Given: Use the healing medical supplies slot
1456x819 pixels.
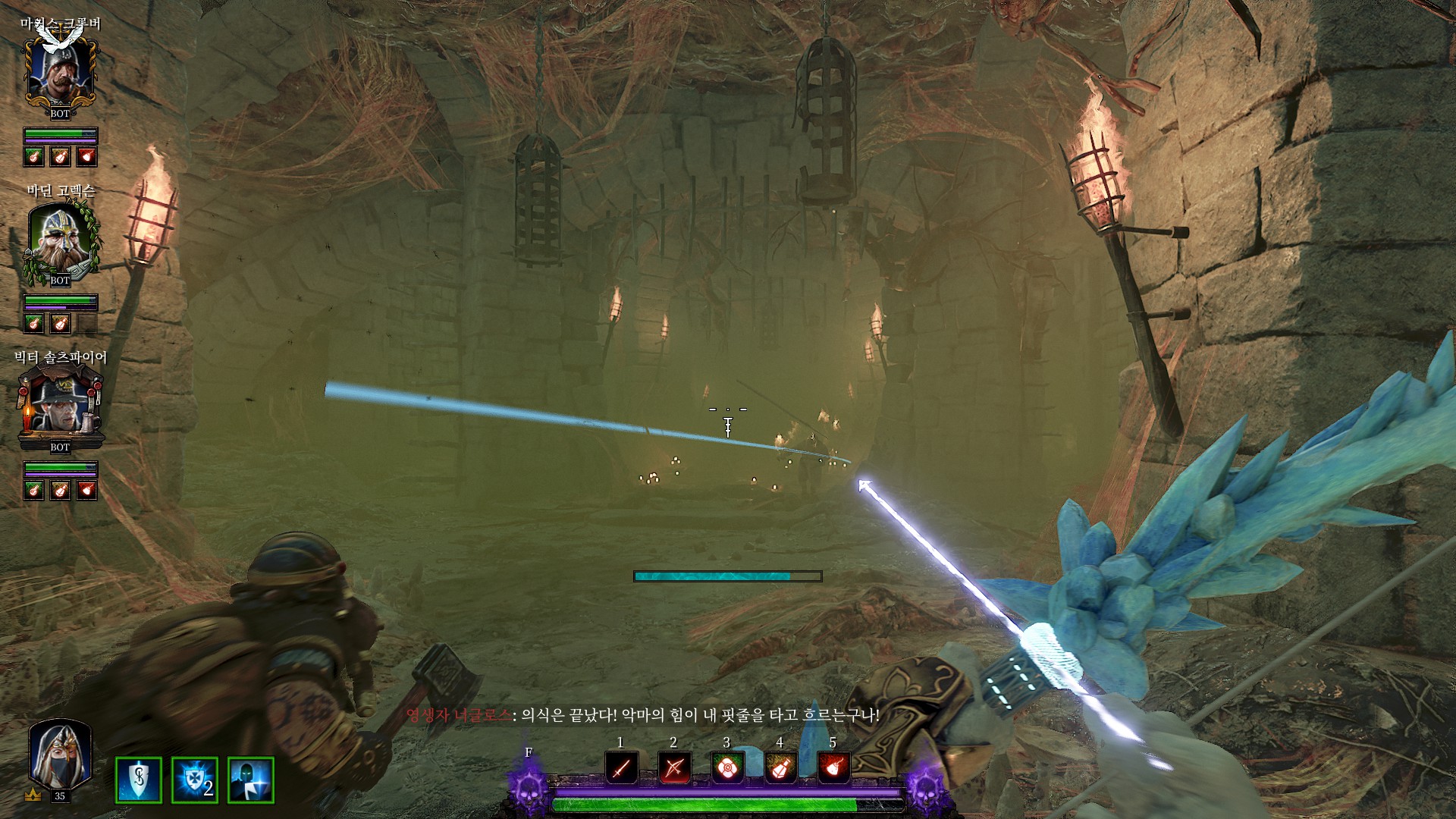Looking at the screenshot, I should (726, 768).
